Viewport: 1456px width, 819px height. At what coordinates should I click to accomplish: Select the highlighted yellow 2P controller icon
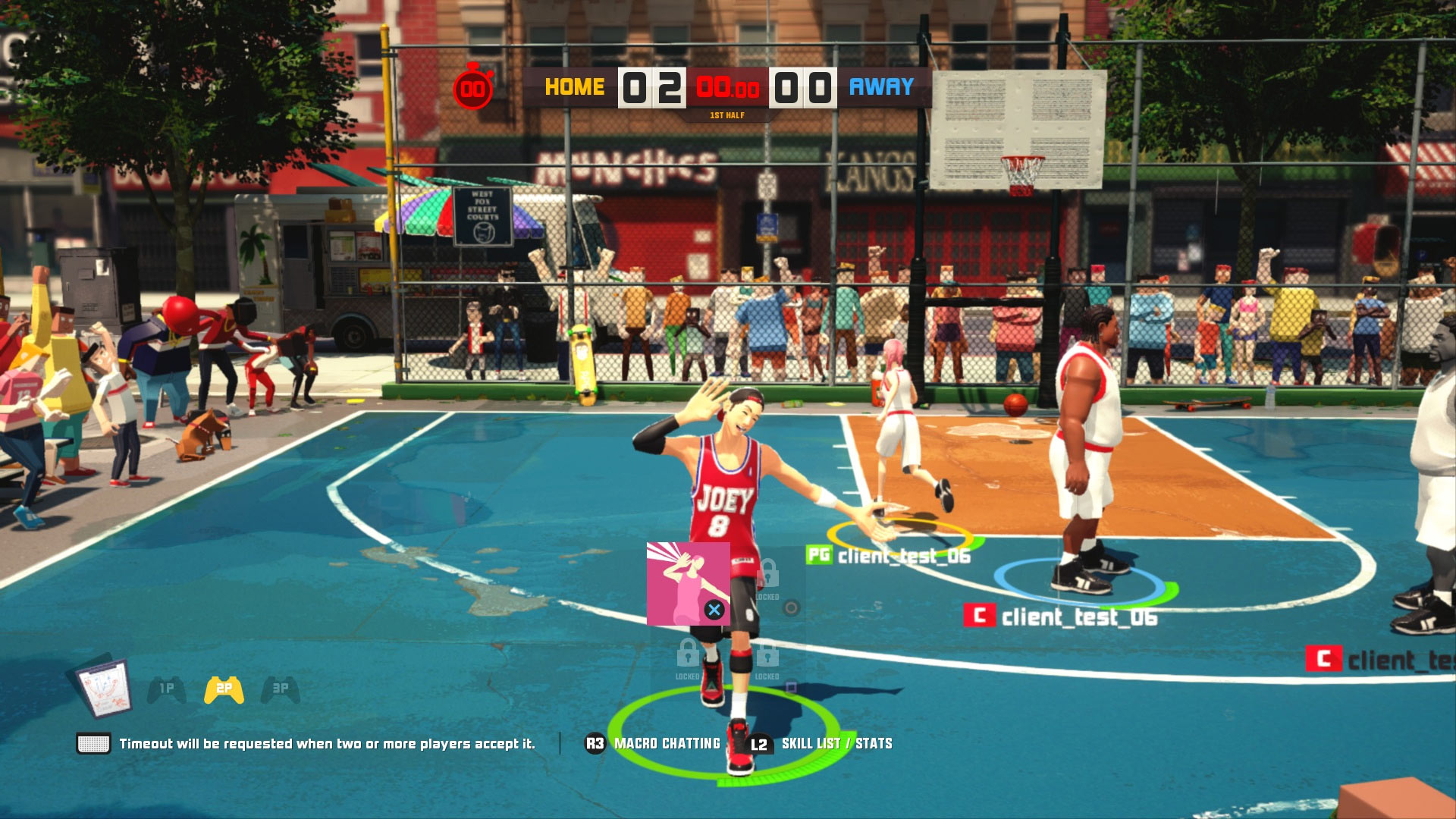coord(224,689)
